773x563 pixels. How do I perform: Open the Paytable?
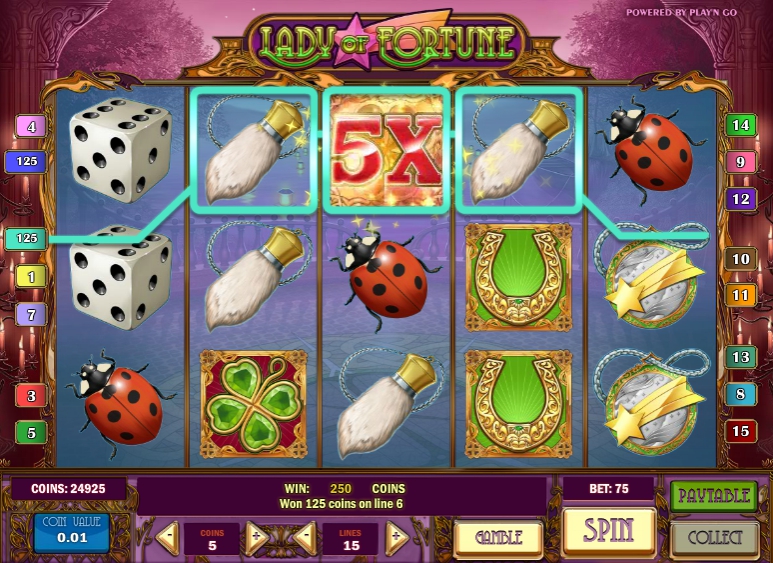[x=713, y=495]
